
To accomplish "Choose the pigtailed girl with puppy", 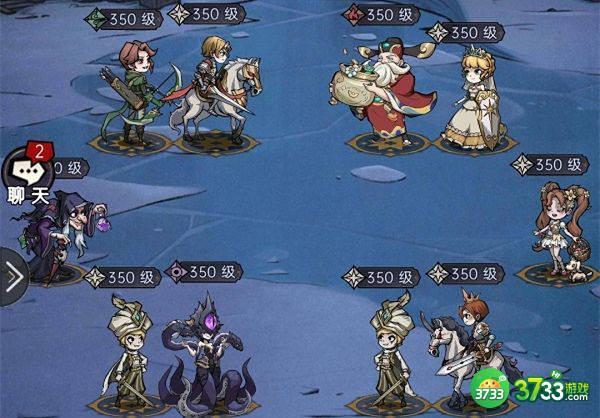I will (x=557, y=228).
